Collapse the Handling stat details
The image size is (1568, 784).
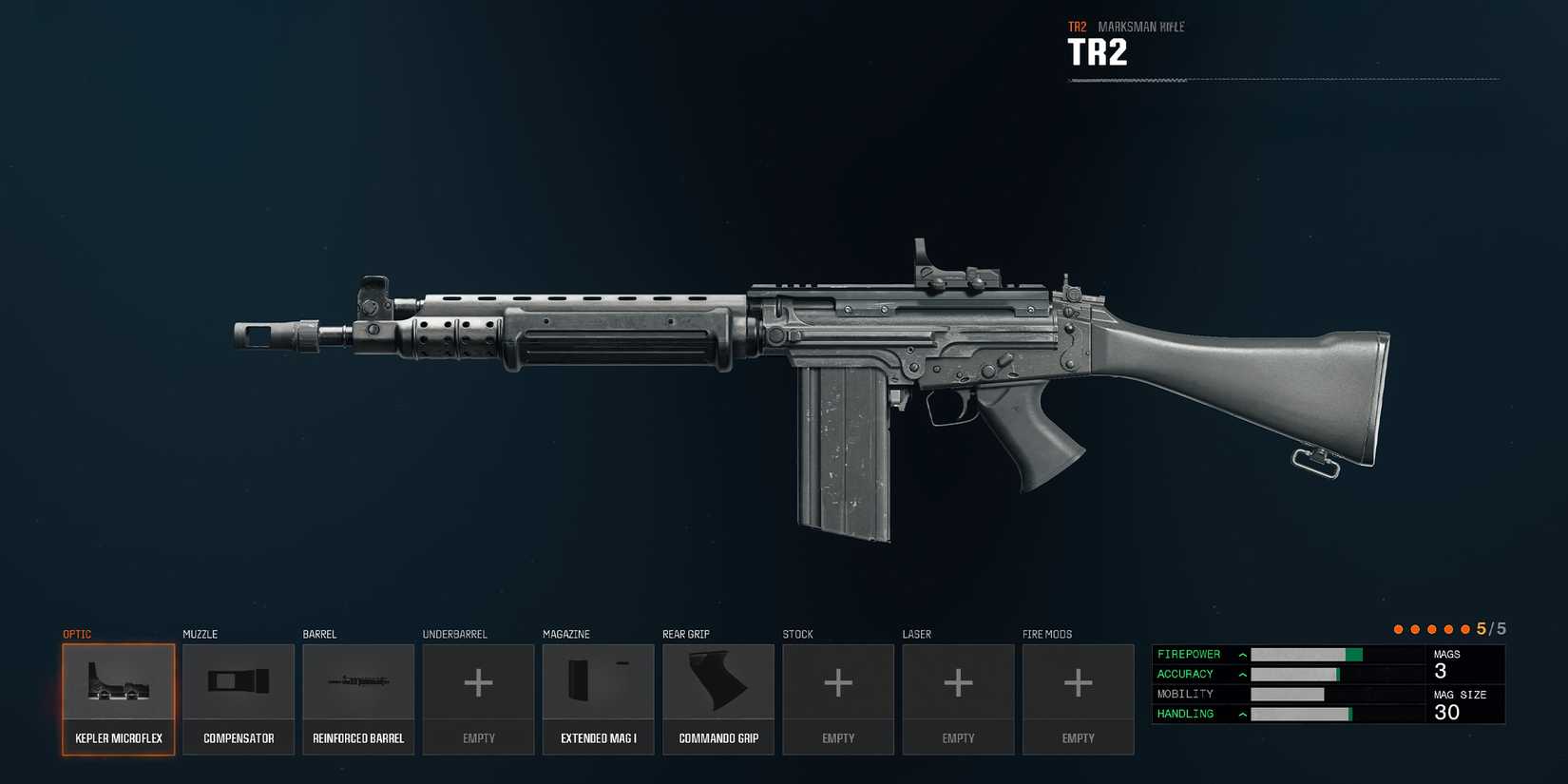pyautogui.click(x=1241, y=713)
